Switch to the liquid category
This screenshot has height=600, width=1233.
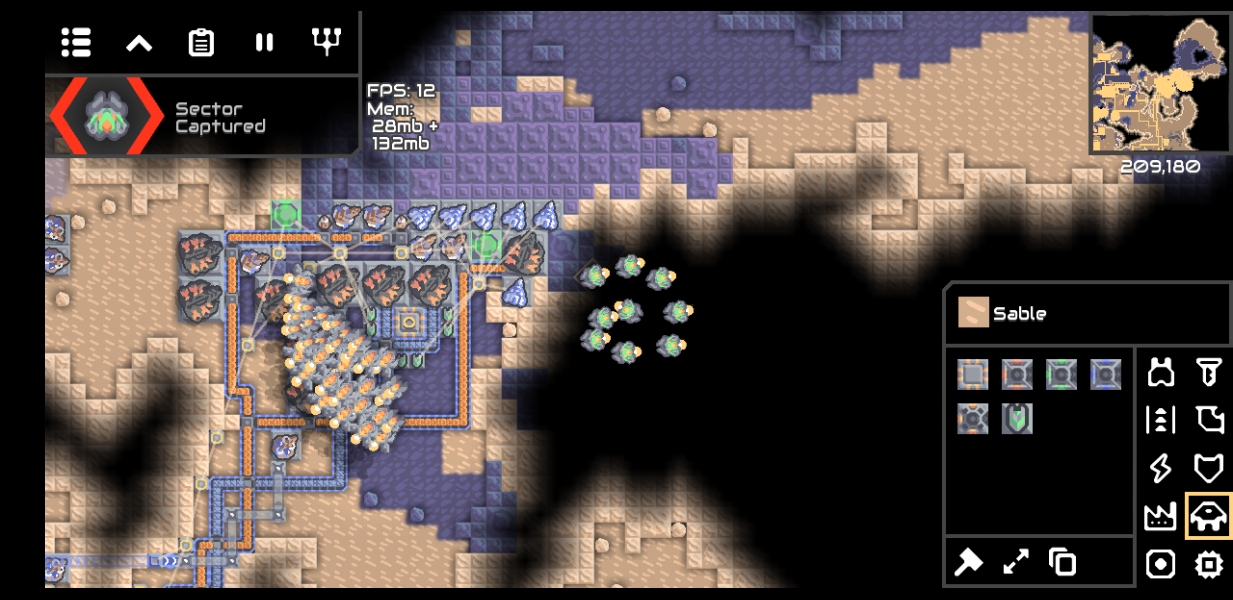point(1209,420)
